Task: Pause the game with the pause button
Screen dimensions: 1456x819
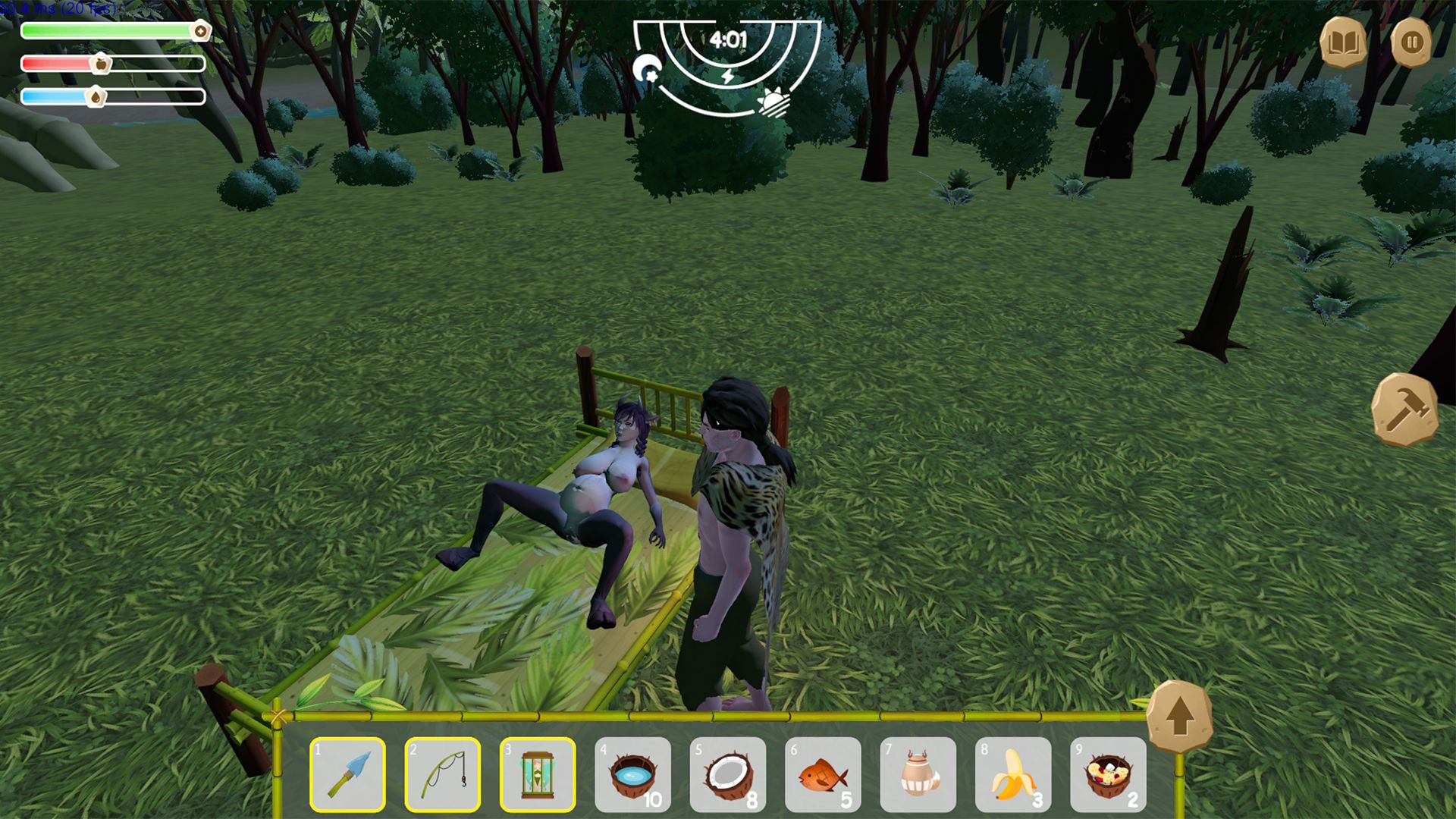Action: (1411, 42)
